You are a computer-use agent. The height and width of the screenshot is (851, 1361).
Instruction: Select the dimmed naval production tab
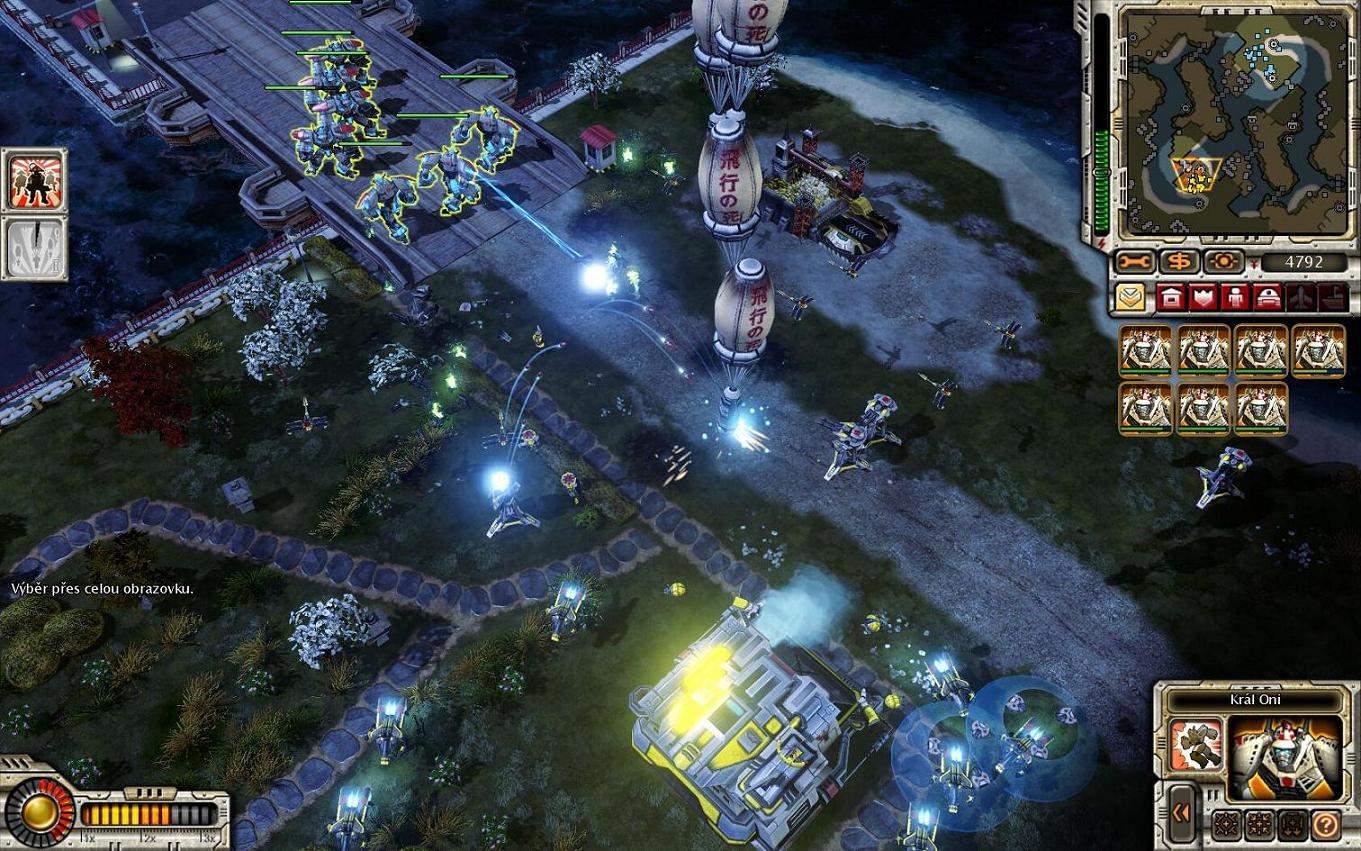[1333, 298]
